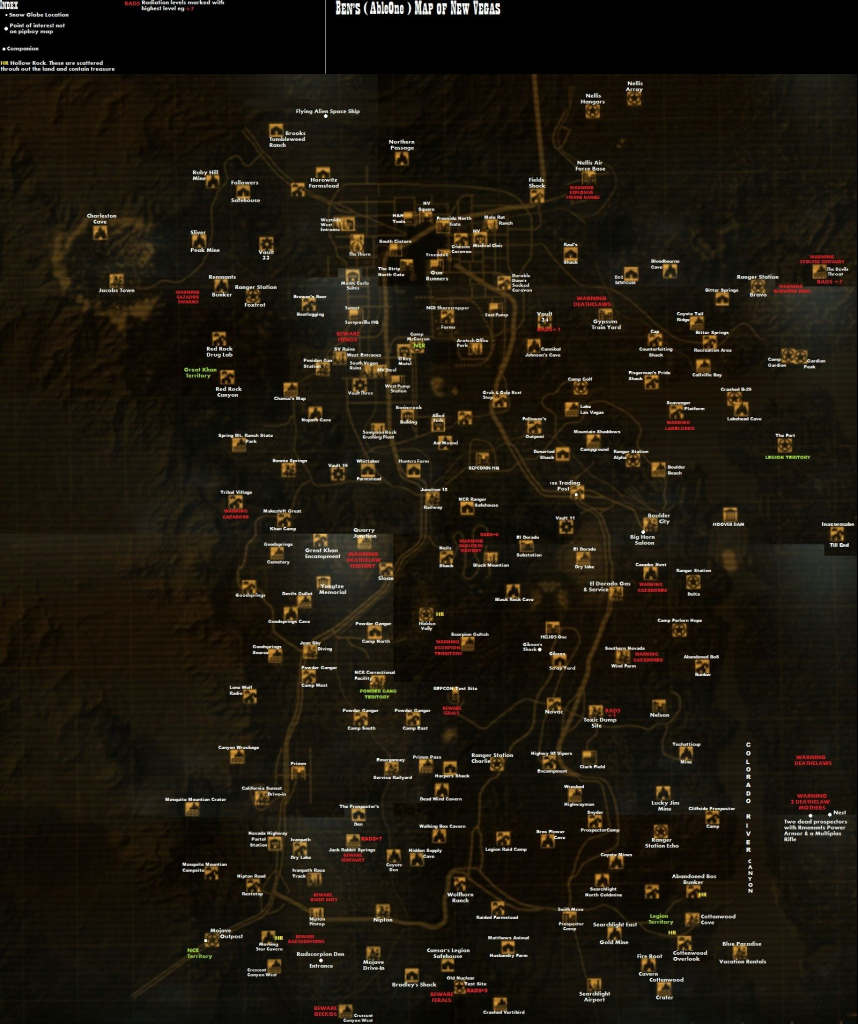Screen dimensions: 858x1024
Task: Select the Nelson map marker
Action: click(659, 705)
